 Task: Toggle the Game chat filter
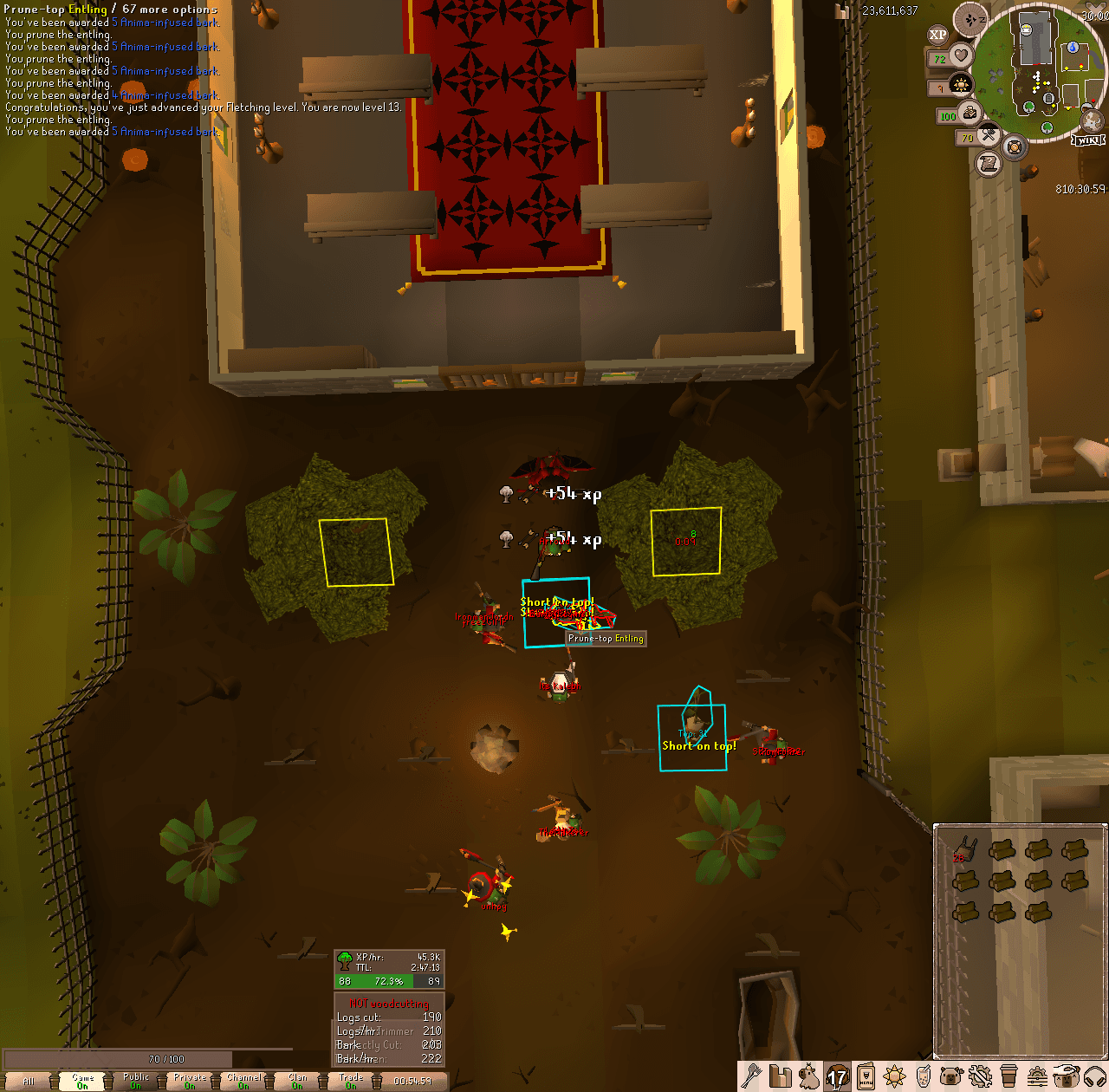coord(82,1081)
